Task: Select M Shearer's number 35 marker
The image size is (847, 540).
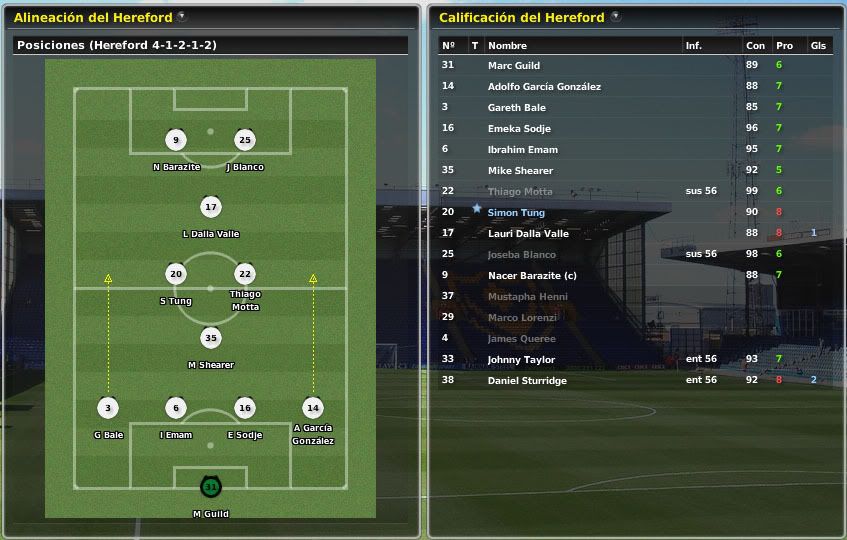Action: [x=210, y=338]
